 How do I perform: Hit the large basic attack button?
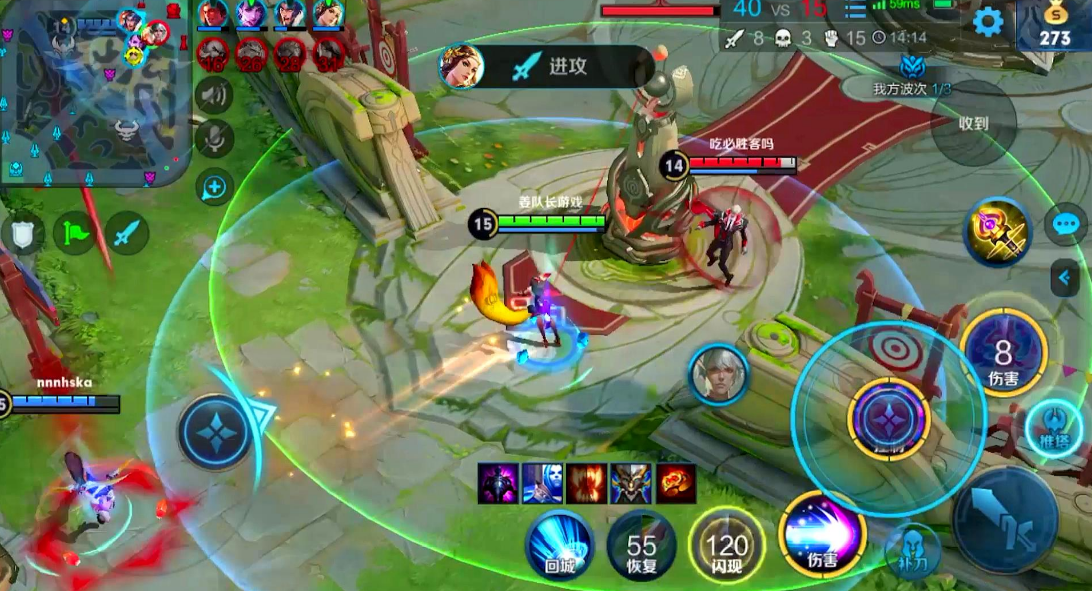1005,518
